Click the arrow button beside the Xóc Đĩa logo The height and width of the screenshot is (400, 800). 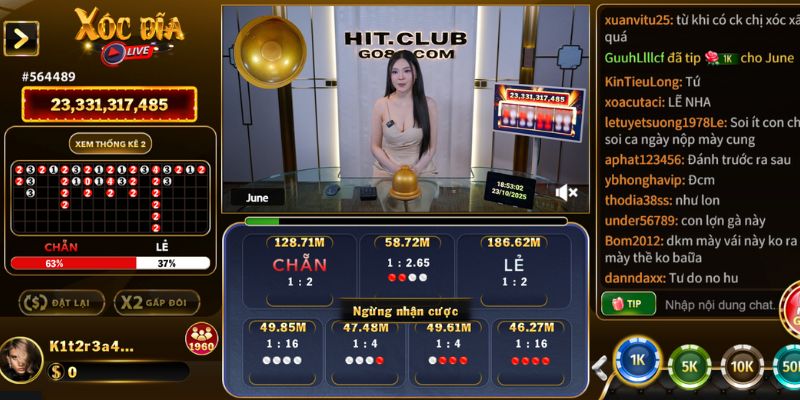21,38
